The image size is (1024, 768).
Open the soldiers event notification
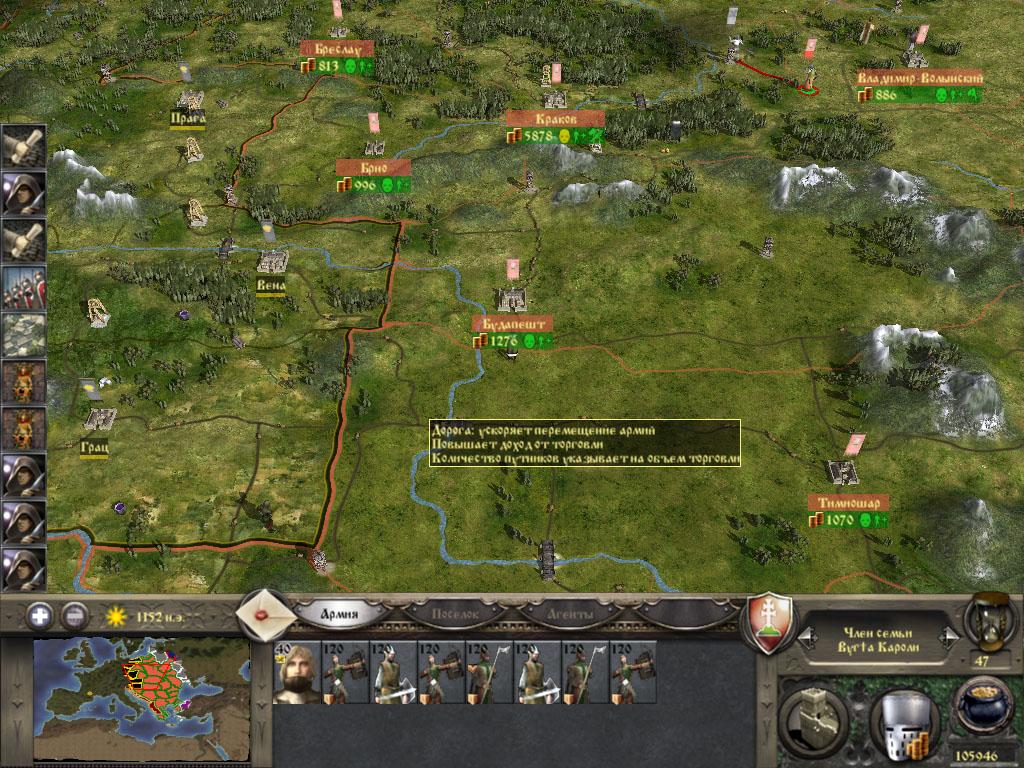pyautogui.click(x=23, y=287)
